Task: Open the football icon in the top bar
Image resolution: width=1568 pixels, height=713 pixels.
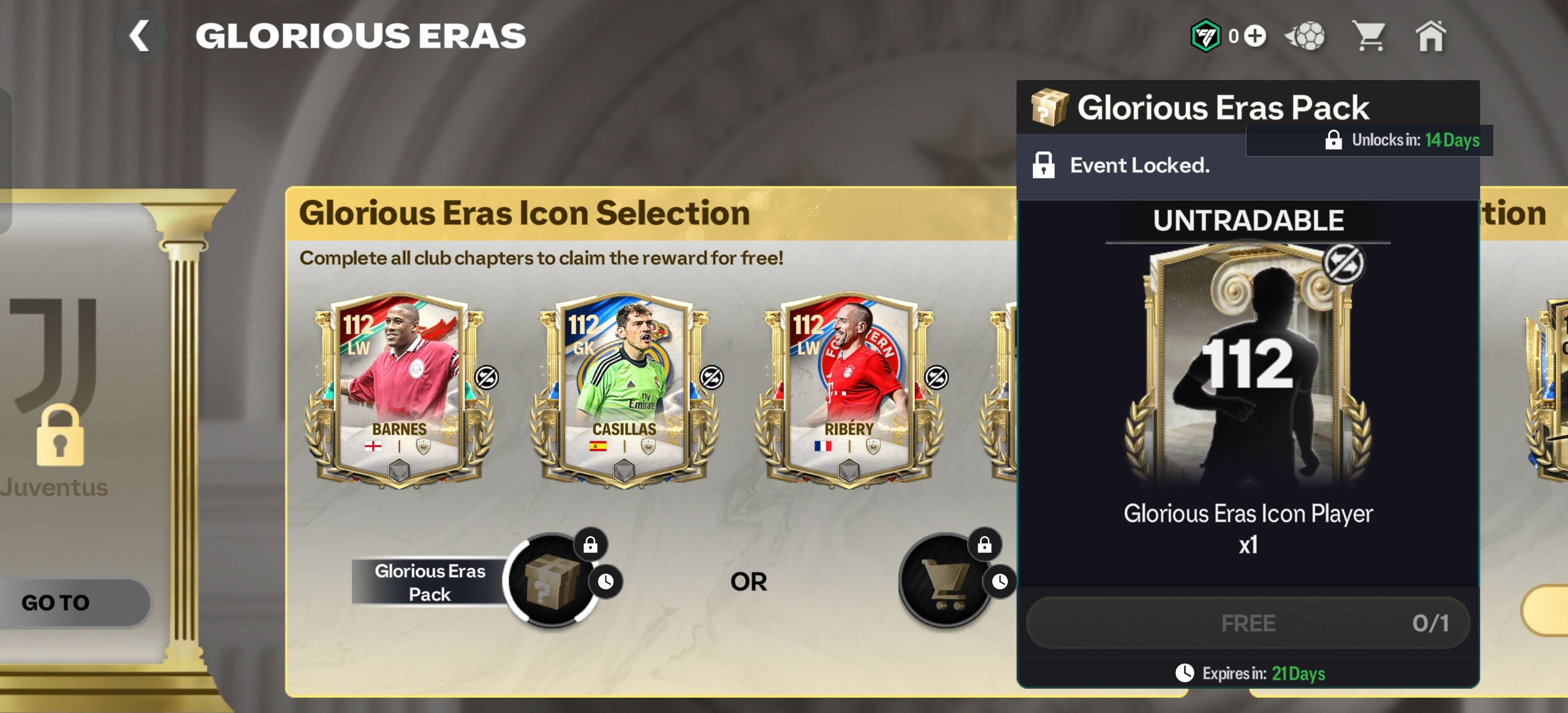Action: pos(1306,36)
